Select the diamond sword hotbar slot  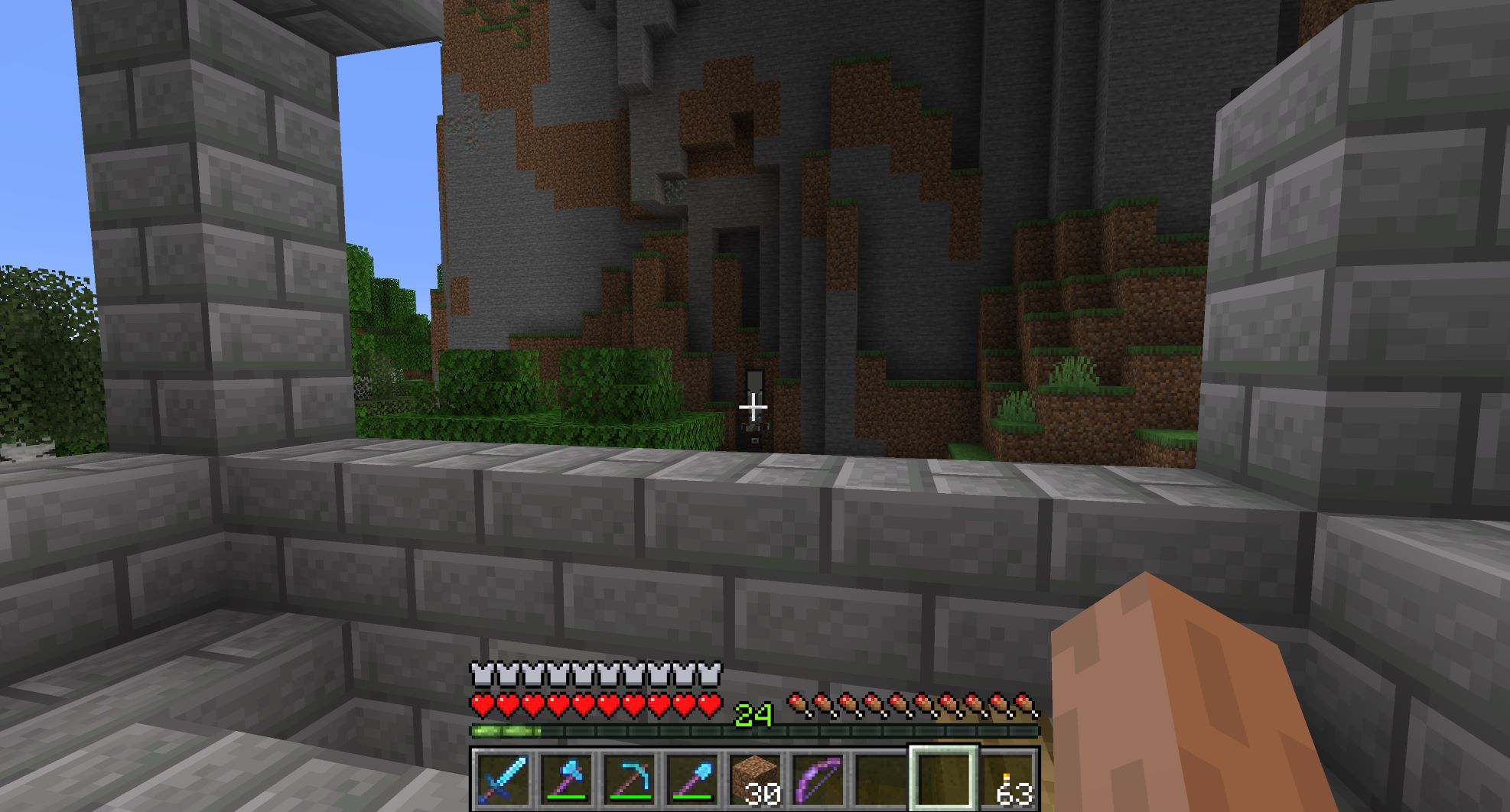[502, 778]
